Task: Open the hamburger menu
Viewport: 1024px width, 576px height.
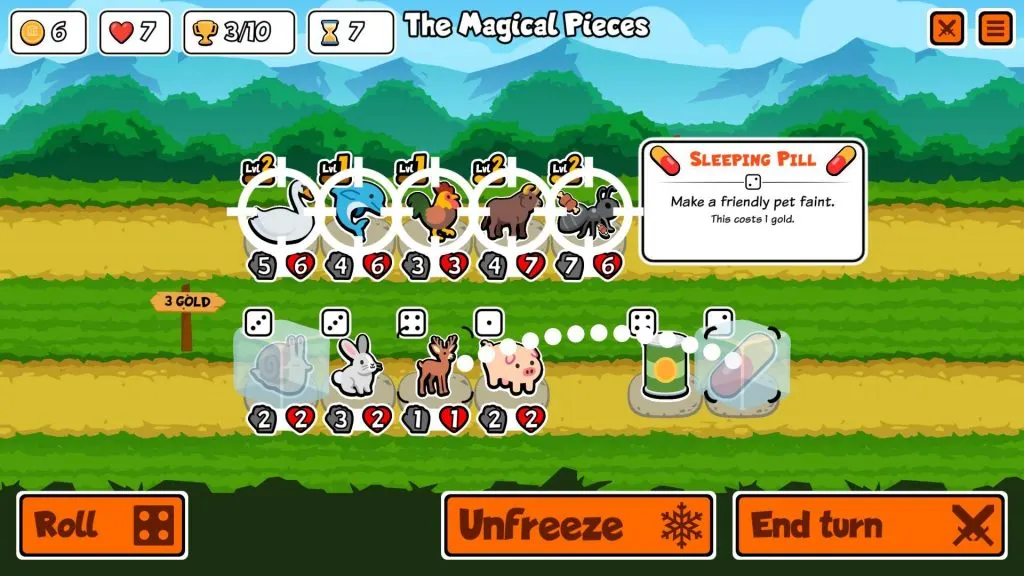Action: pos(994,28)
